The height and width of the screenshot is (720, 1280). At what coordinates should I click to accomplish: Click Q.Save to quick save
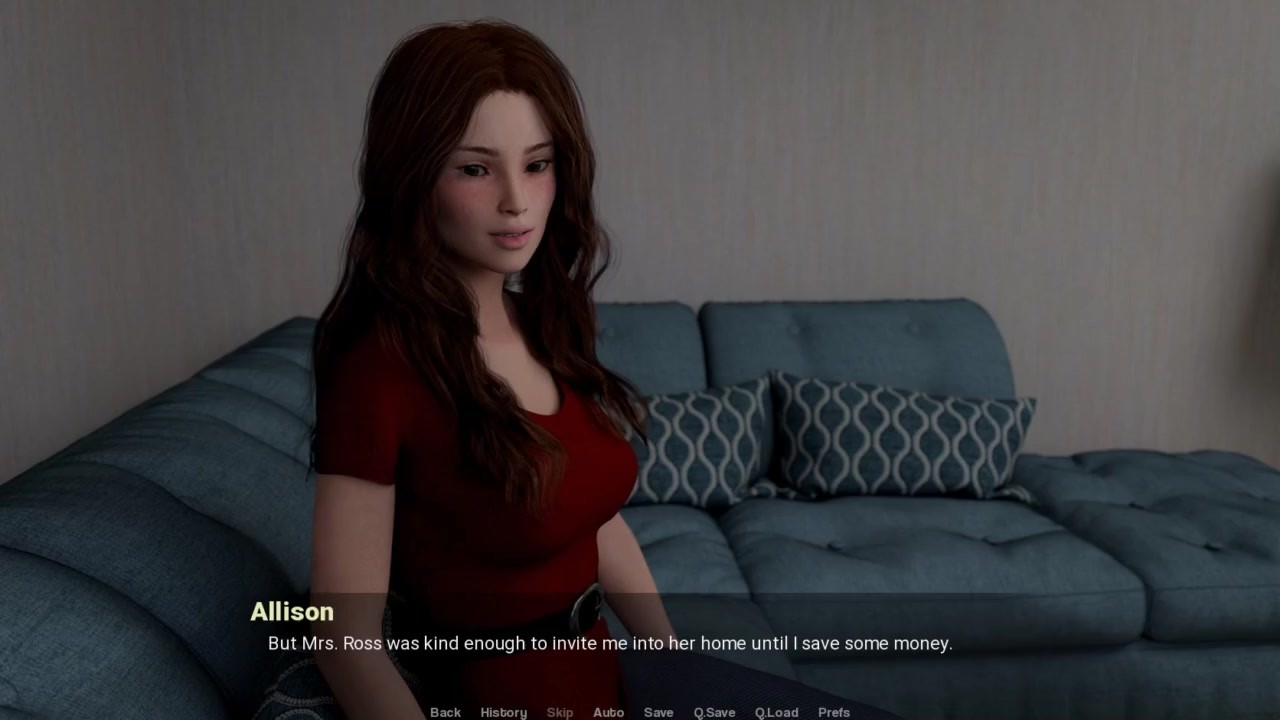pos(714,712)
